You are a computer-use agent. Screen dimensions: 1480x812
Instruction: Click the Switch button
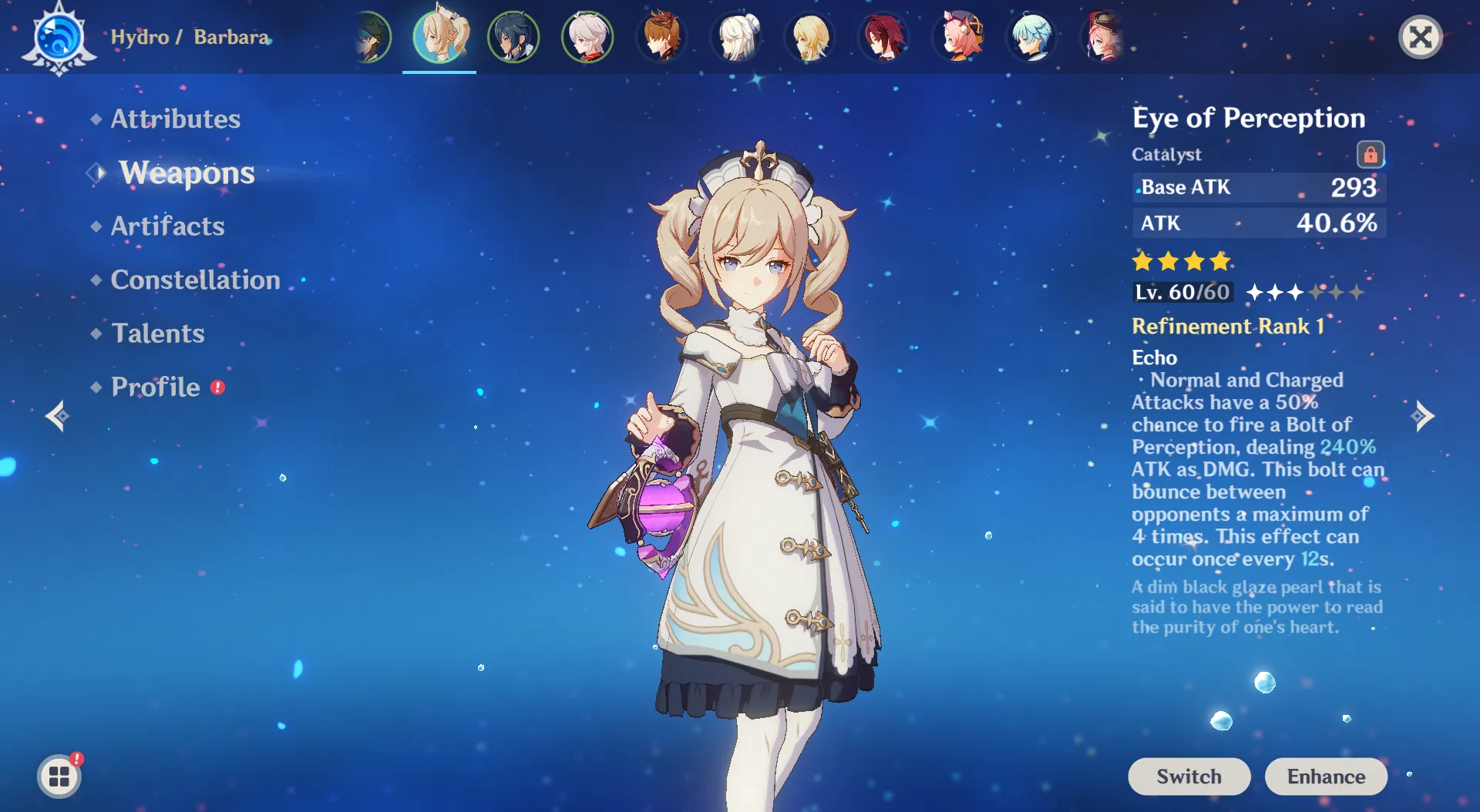point(1189,777)
